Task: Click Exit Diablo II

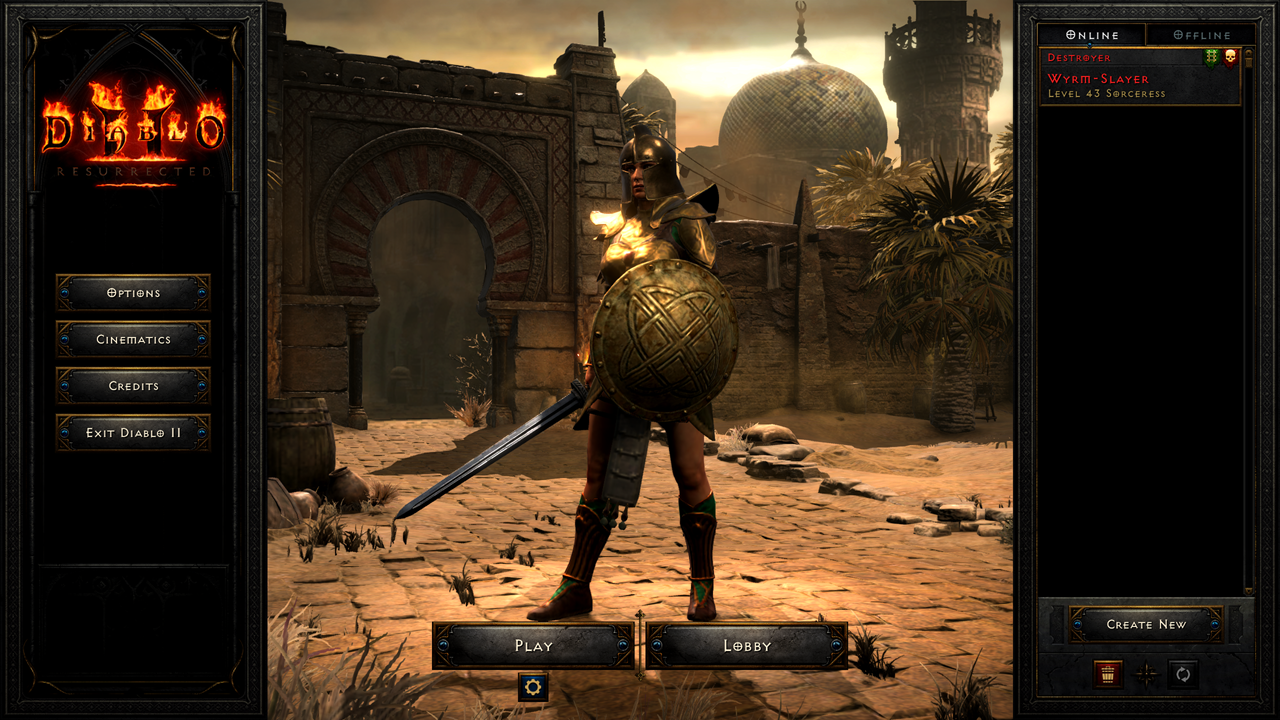Action: (x=132, y=433)
